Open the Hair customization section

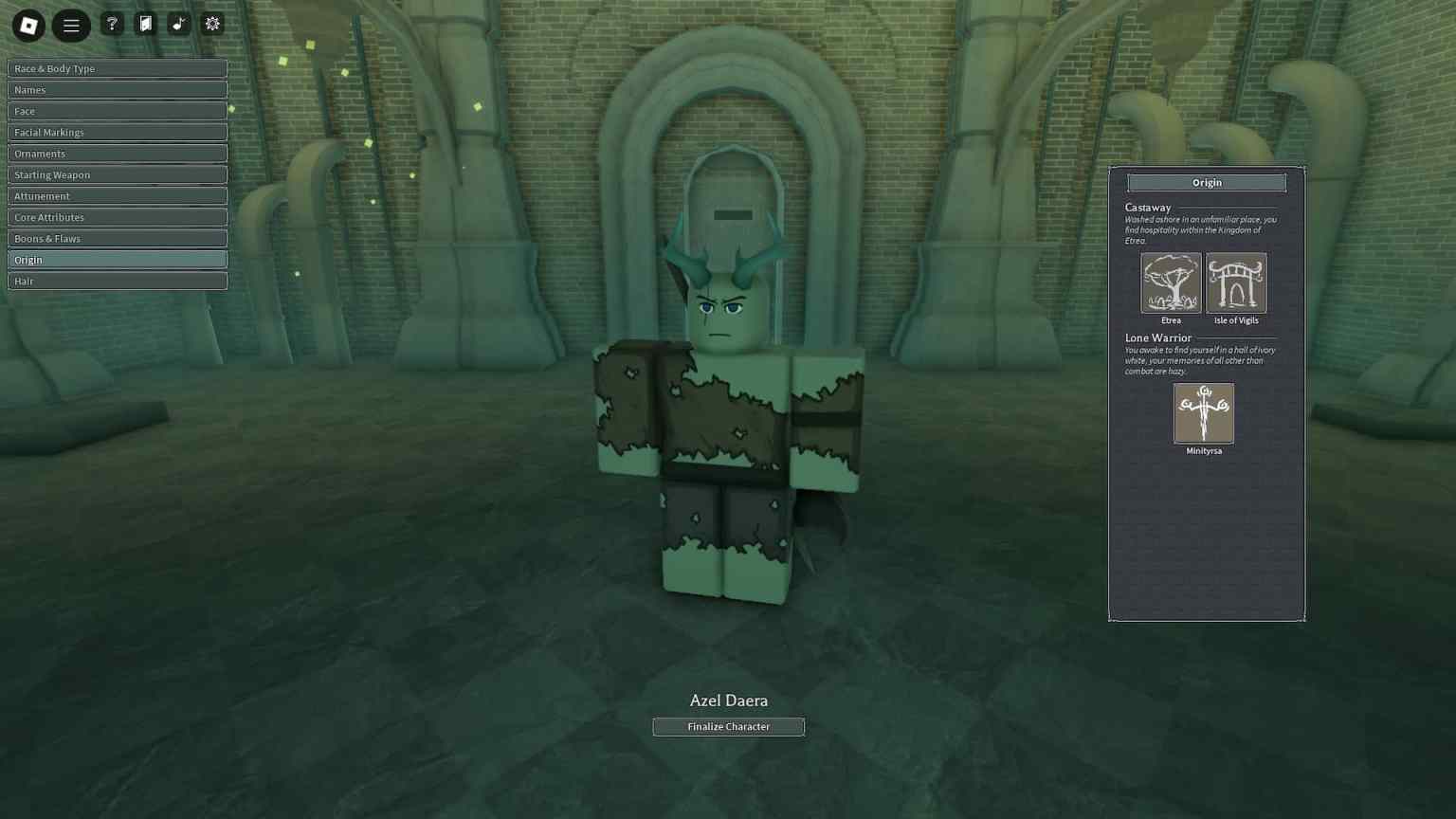coord(117,281)
